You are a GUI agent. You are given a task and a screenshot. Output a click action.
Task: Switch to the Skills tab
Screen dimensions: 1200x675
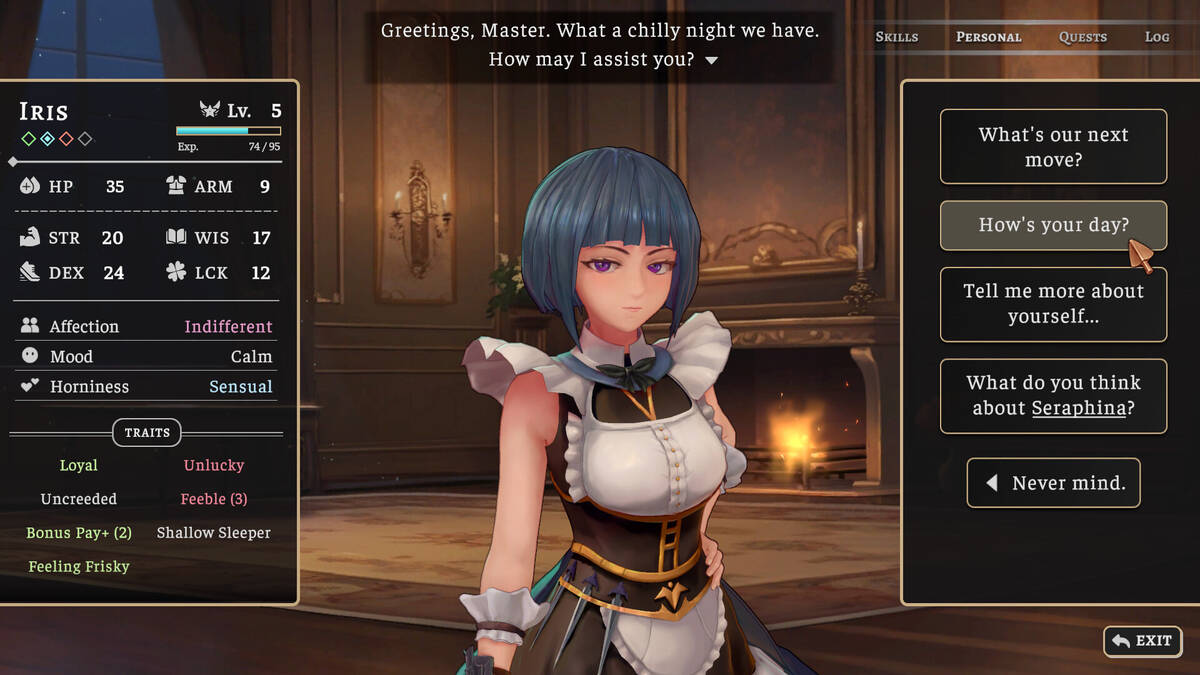click(x=896, y=37)
